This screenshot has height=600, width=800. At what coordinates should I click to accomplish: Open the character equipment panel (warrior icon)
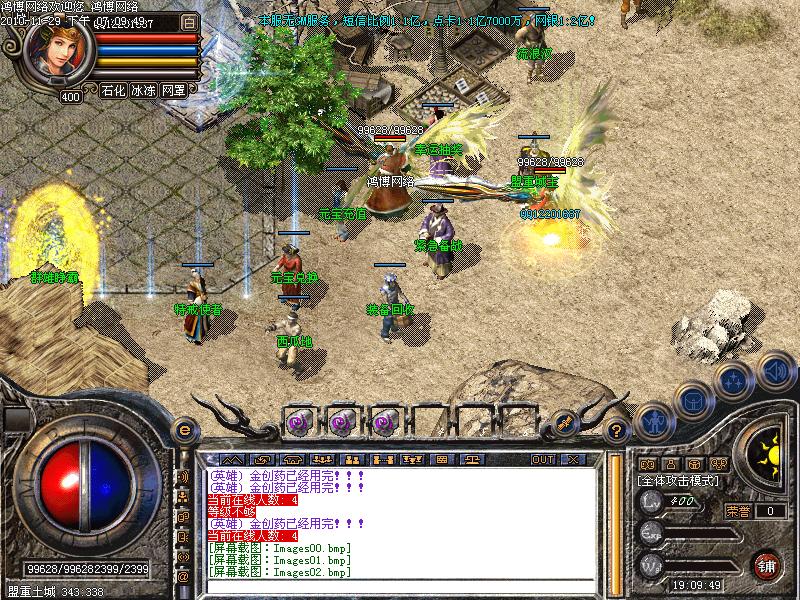653,420
